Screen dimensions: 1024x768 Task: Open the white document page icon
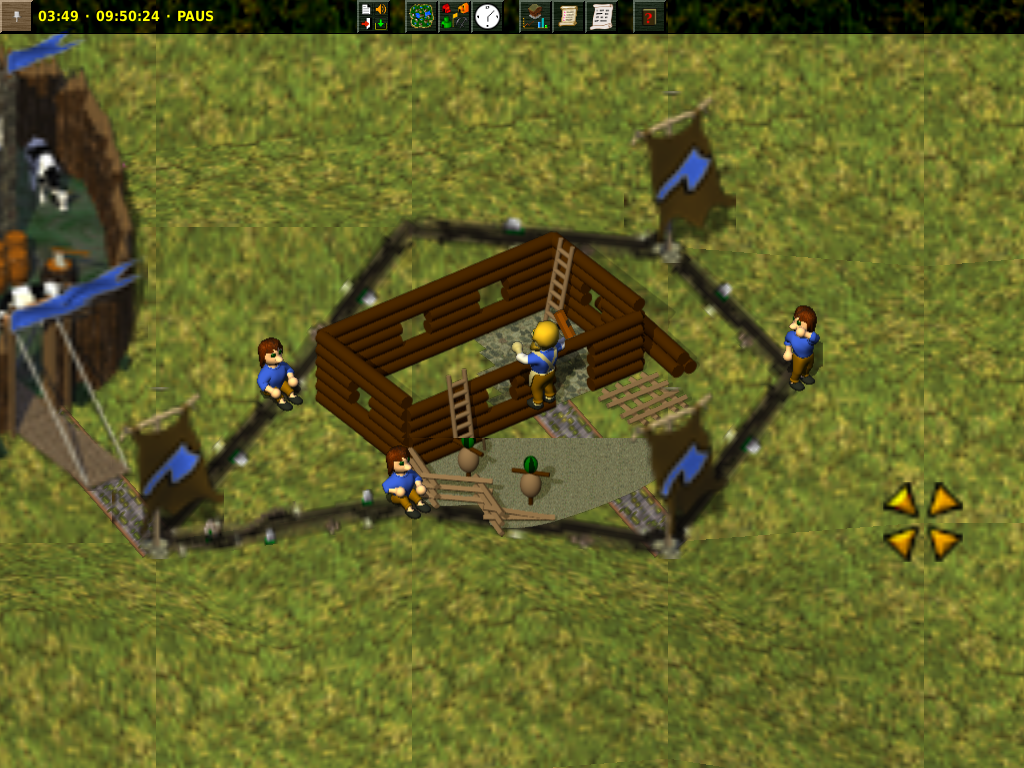pyautogui.click(x=366, y=9)
